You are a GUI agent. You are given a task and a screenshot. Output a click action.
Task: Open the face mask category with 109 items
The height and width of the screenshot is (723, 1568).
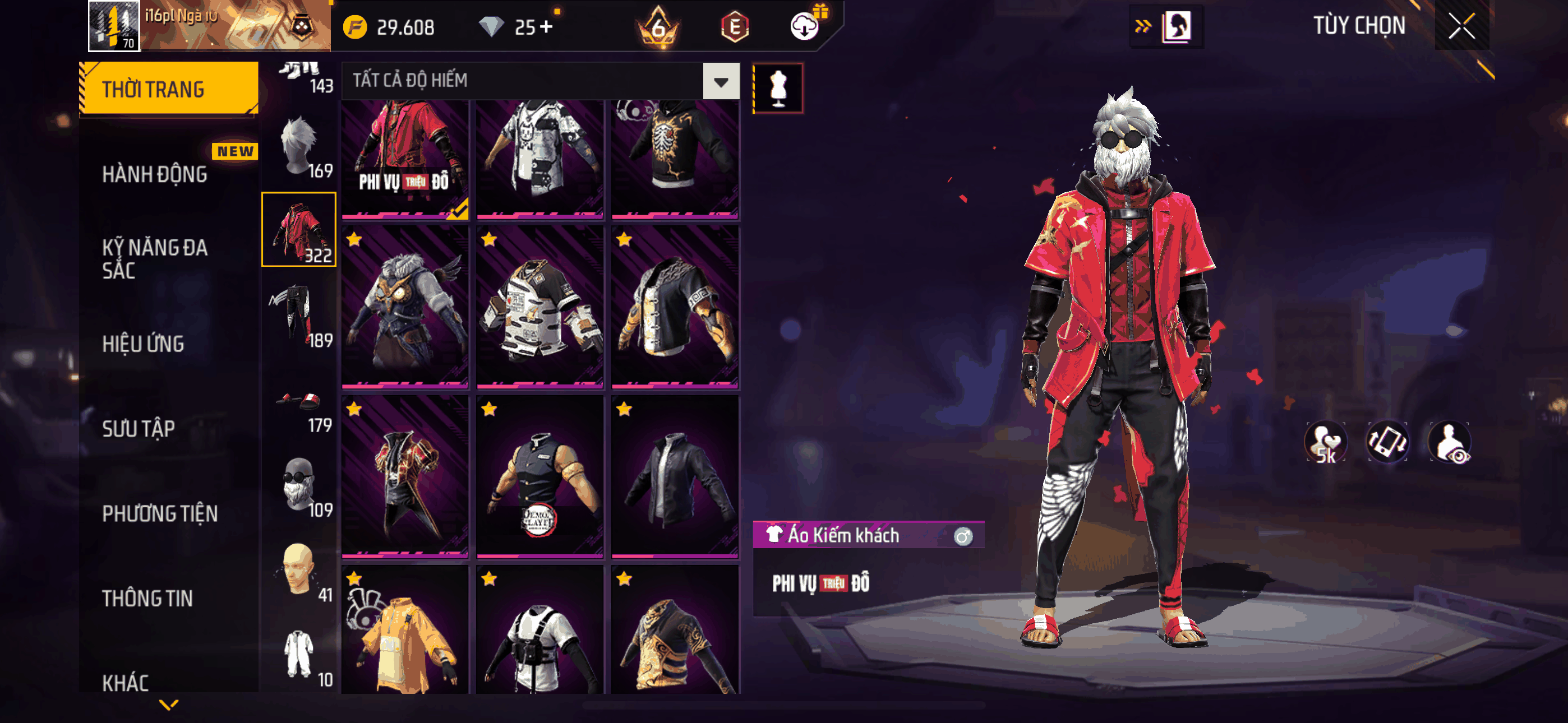point(299,484)
